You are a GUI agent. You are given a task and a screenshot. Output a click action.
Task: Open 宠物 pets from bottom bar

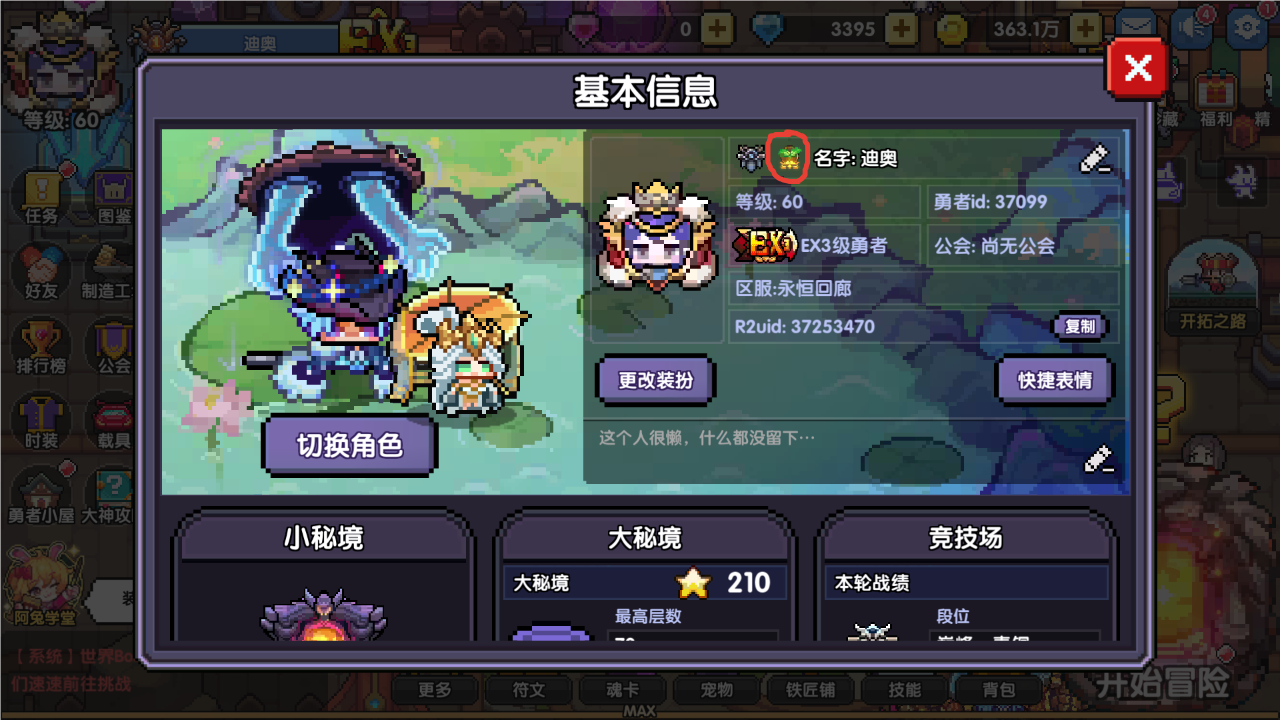pyautogui.click(x=718, y=689)
